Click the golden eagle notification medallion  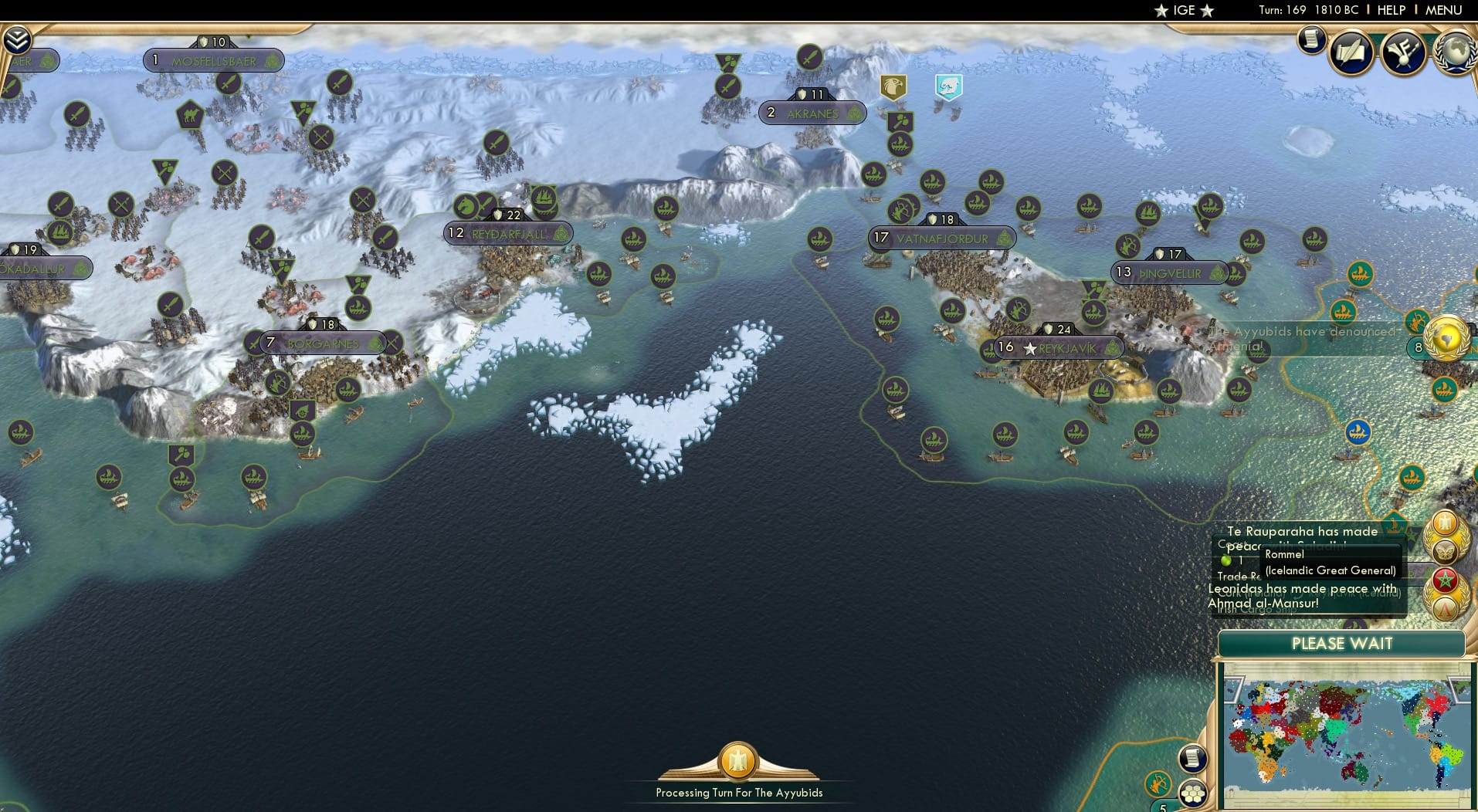pos(1446,523)
